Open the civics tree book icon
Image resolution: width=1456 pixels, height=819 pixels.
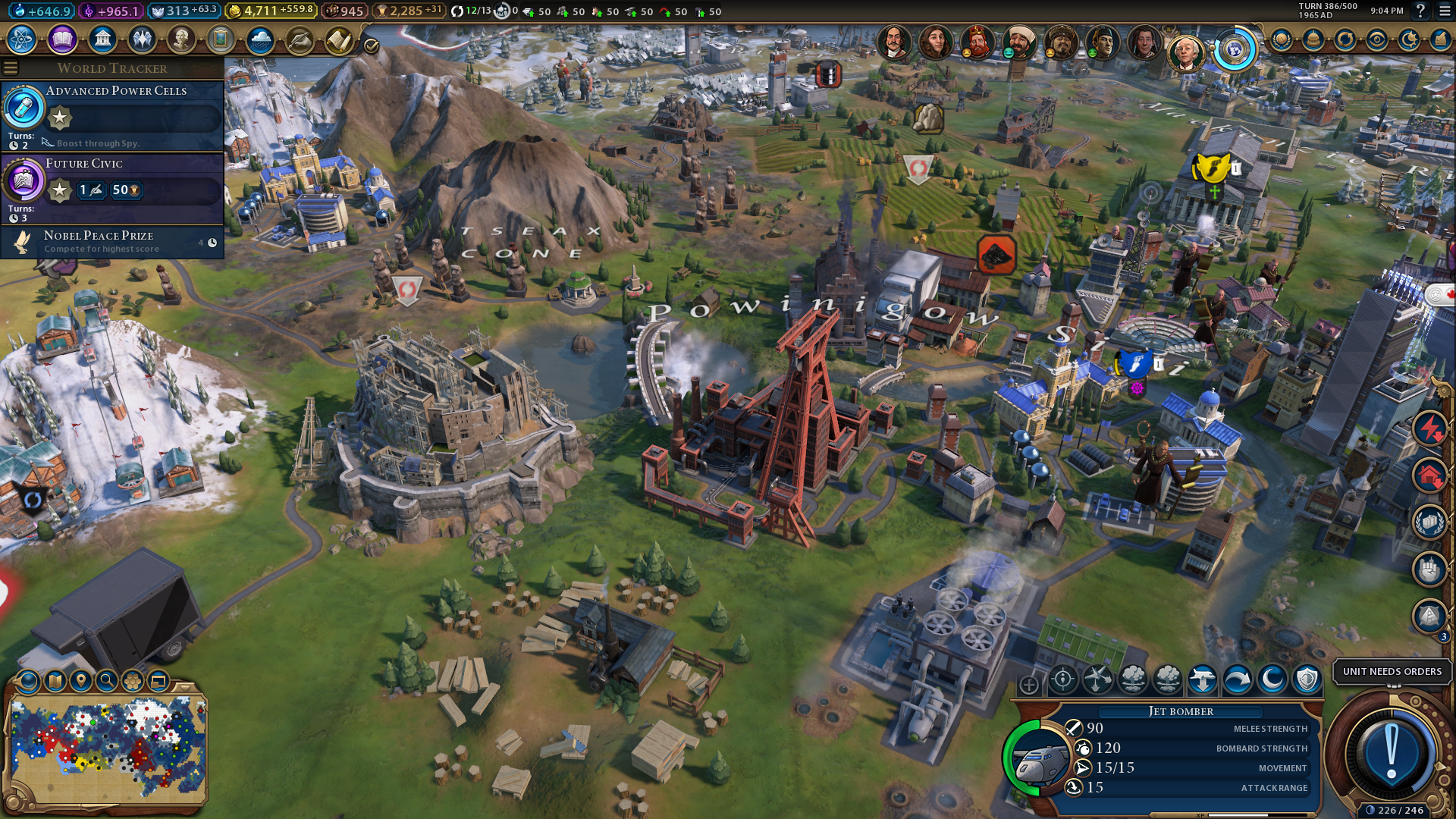[x=62, y=39]
